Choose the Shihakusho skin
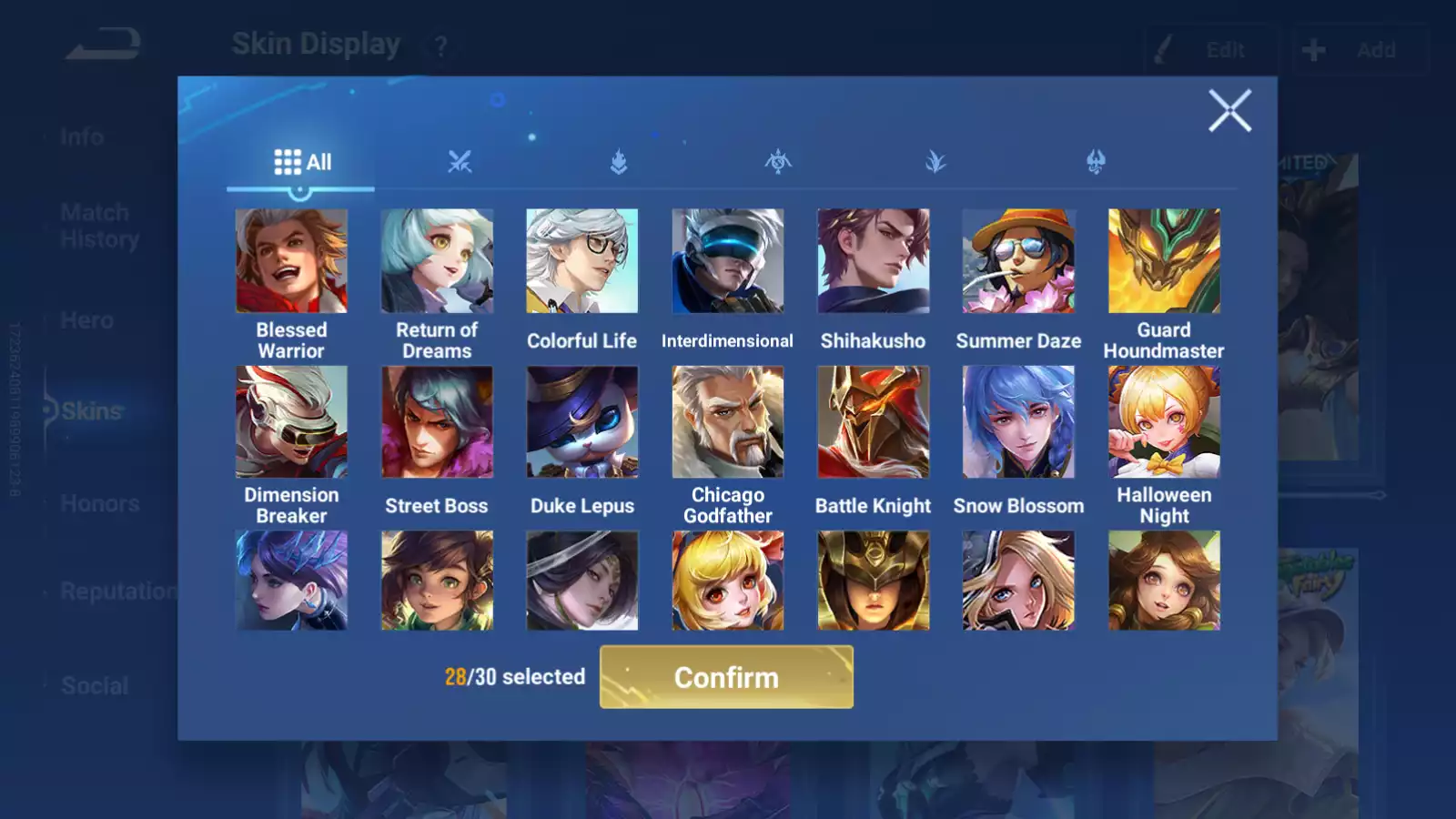 (x=873, y=261)
